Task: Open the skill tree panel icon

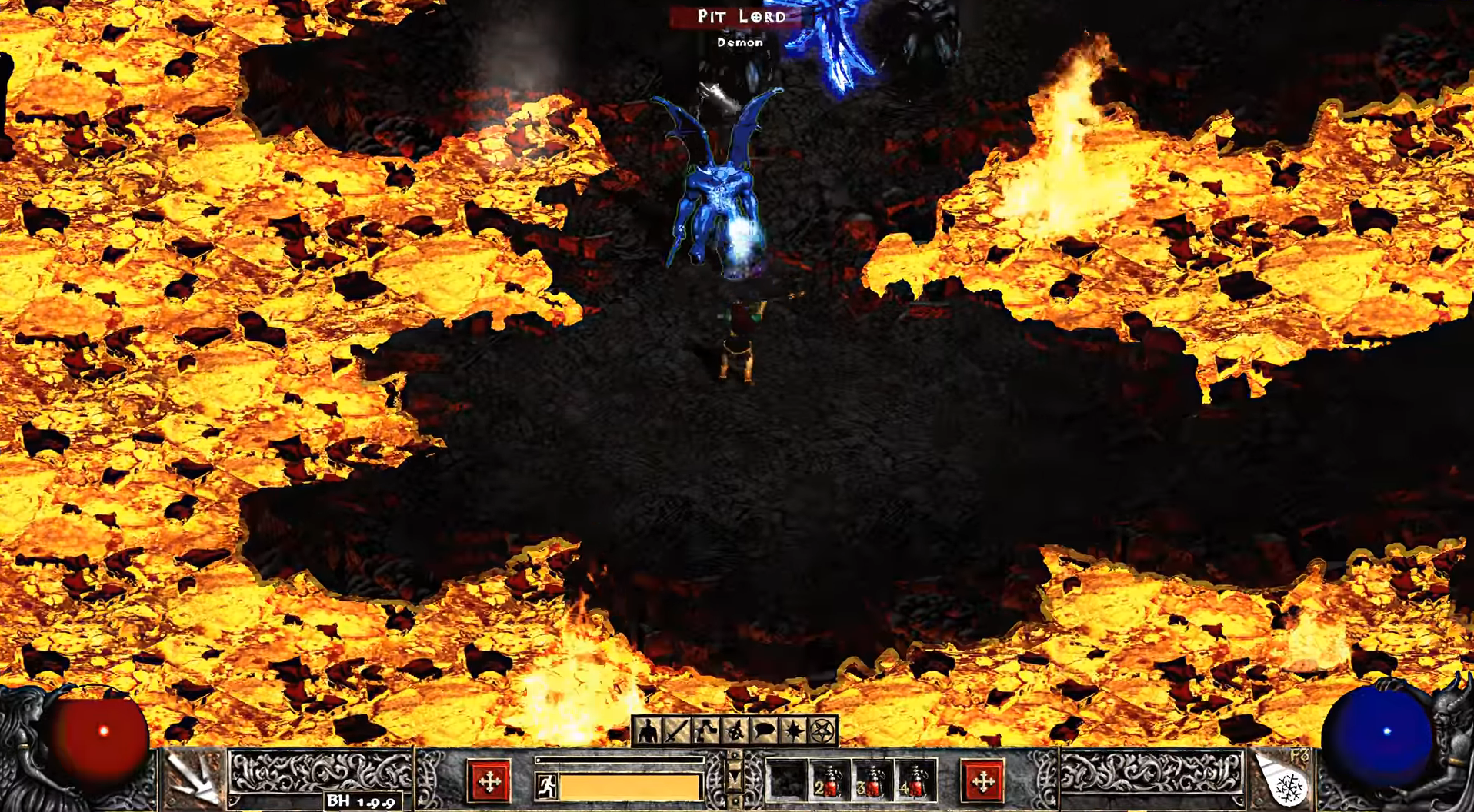Action: (x=705, y=731)
